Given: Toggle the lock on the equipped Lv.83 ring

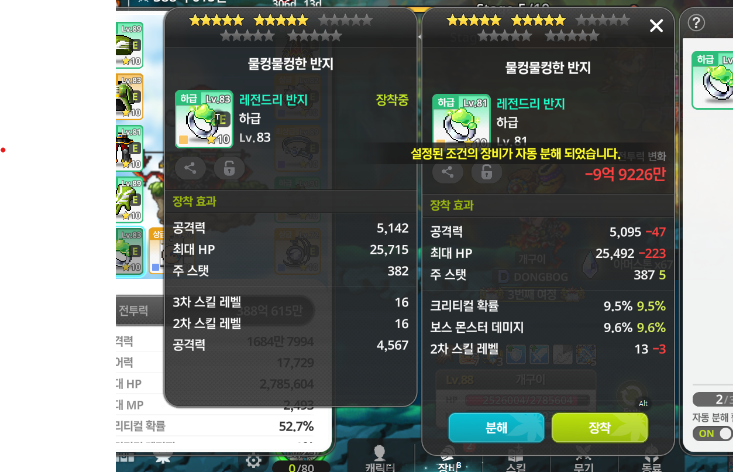Looking at the screenshot, I should point(229,168).
